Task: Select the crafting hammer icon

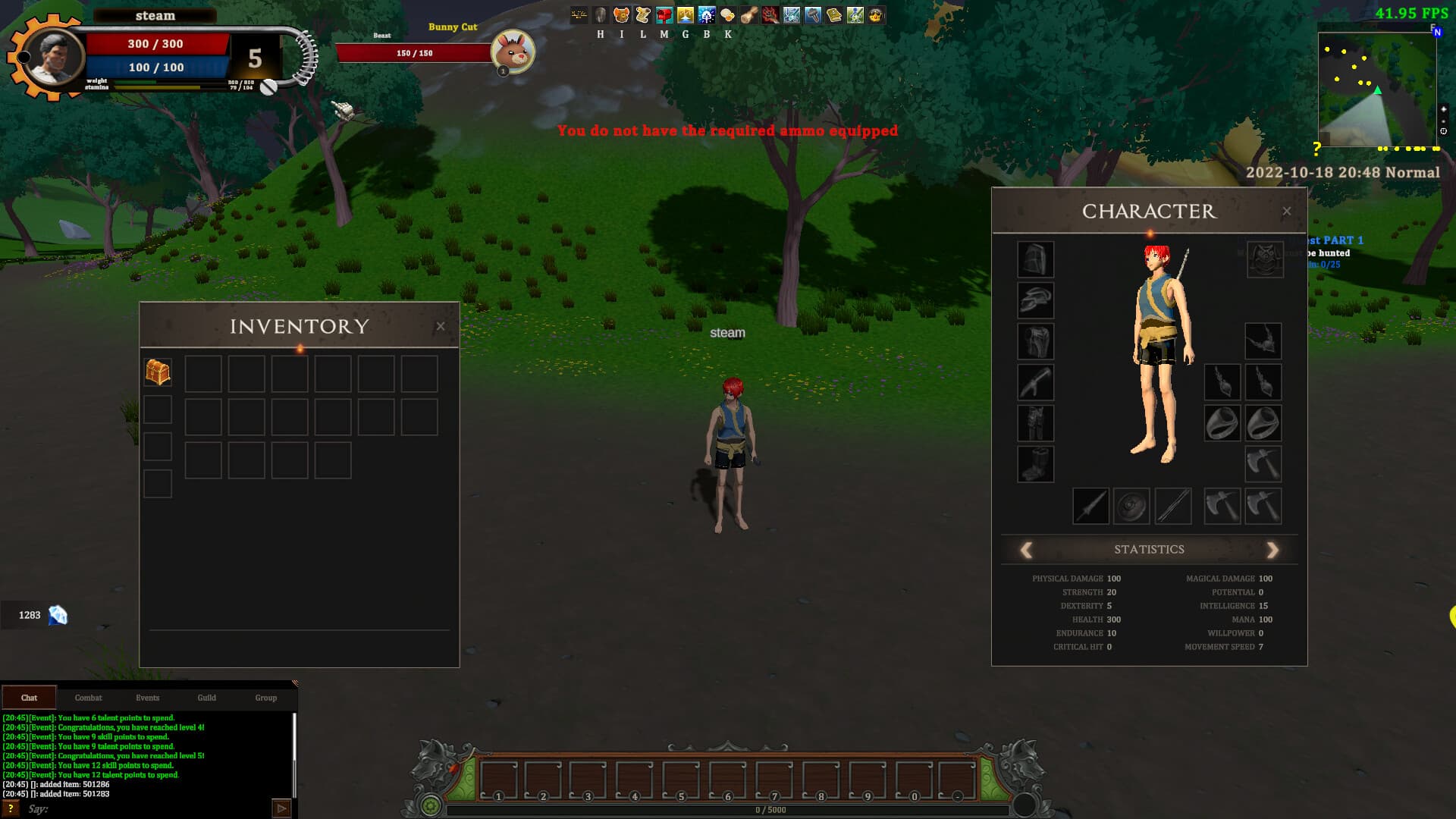Action: point(811,13)
